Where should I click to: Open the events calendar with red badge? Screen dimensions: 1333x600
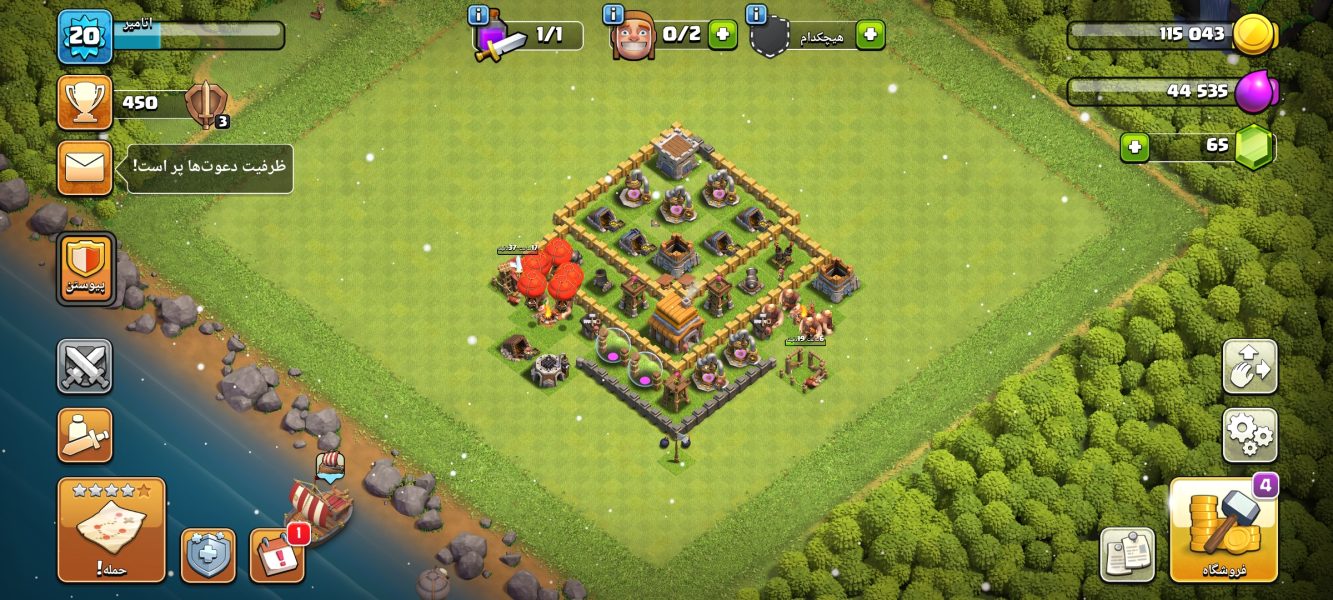coord(277,555)
